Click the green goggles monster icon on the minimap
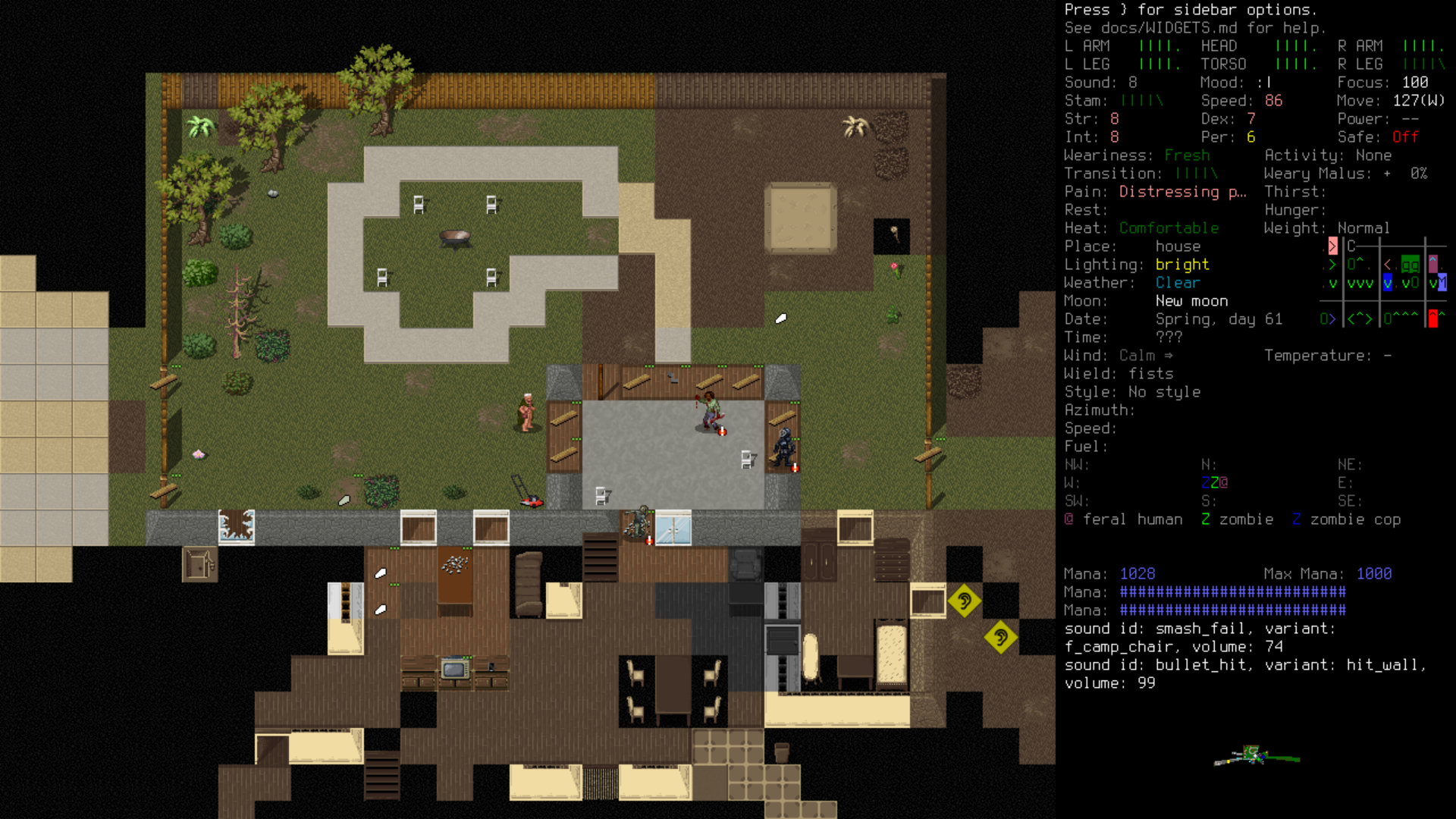 [x=1411, y=264]
